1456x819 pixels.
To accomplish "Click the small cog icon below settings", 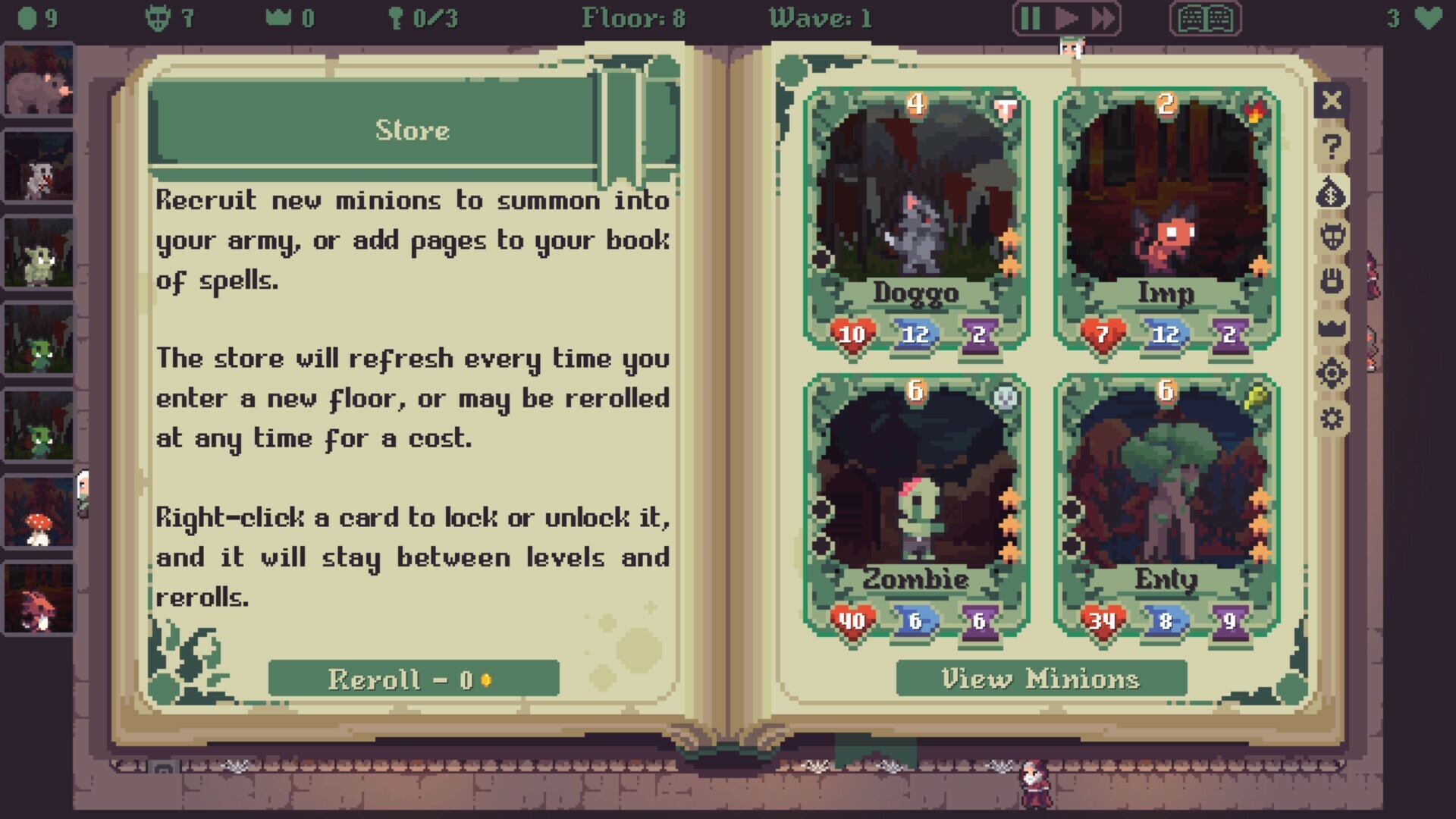I will tap(1332, 418).
